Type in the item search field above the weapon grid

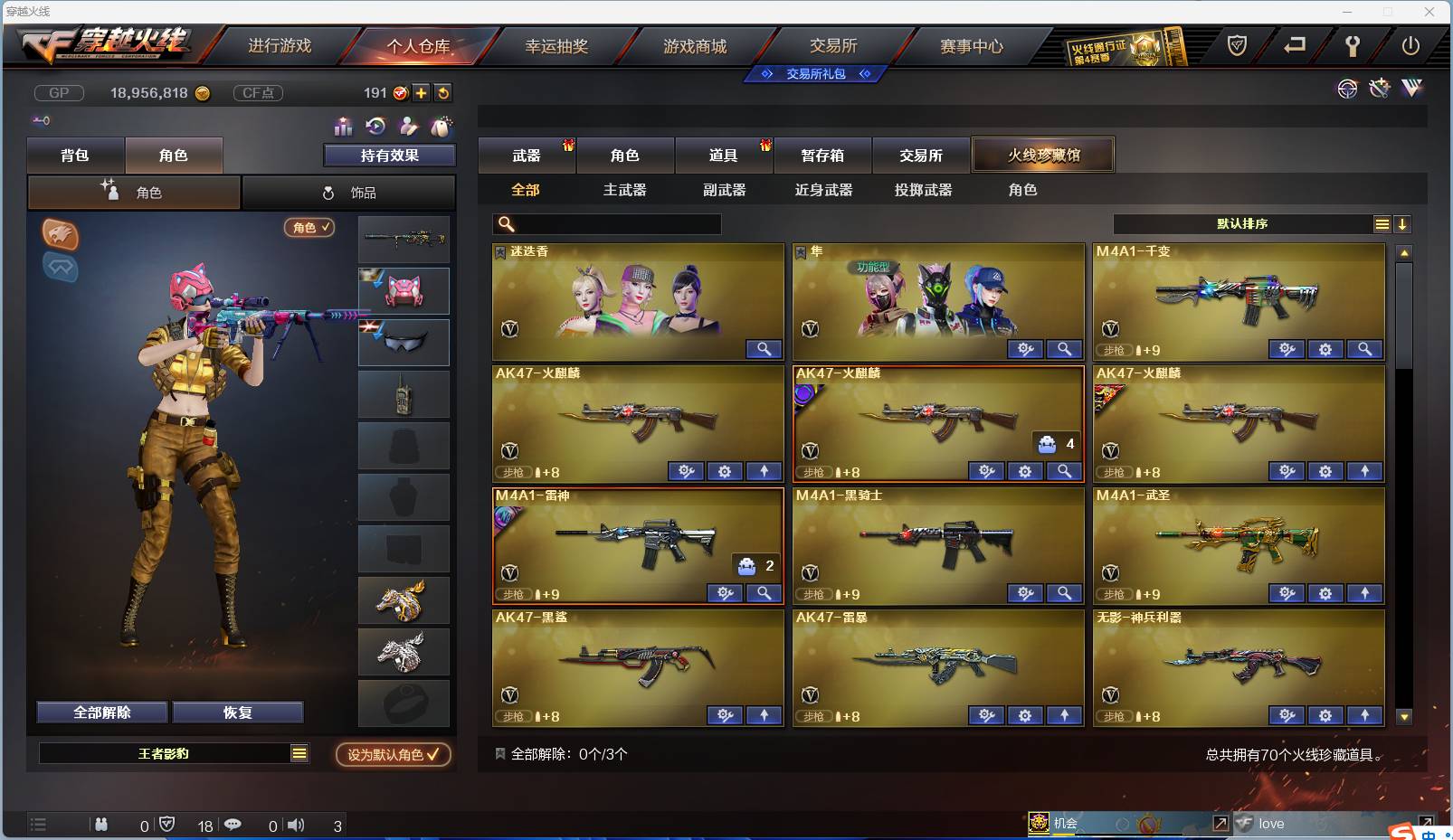coord(615,223)
